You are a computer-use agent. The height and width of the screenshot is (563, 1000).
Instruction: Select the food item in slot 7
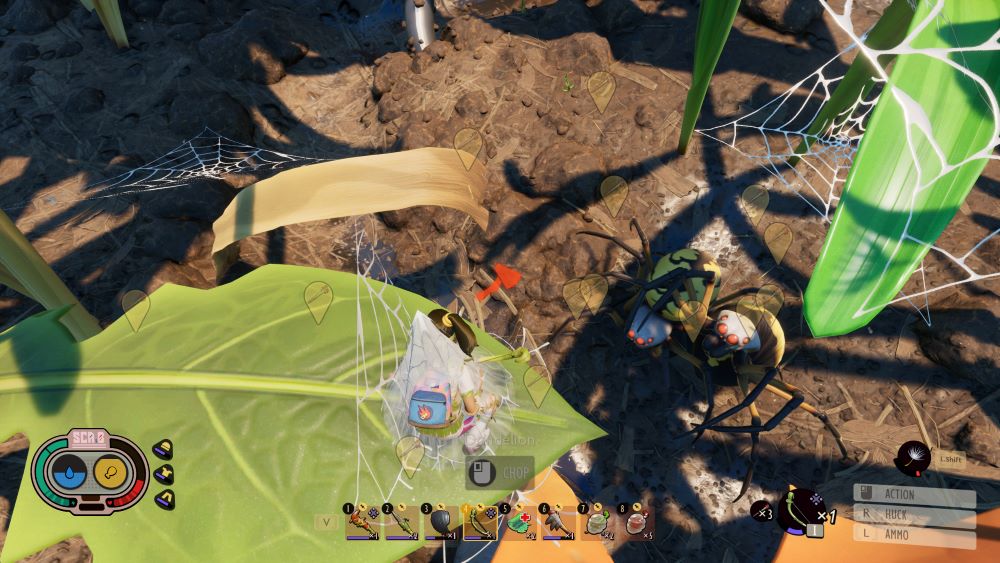coord(598,521)
